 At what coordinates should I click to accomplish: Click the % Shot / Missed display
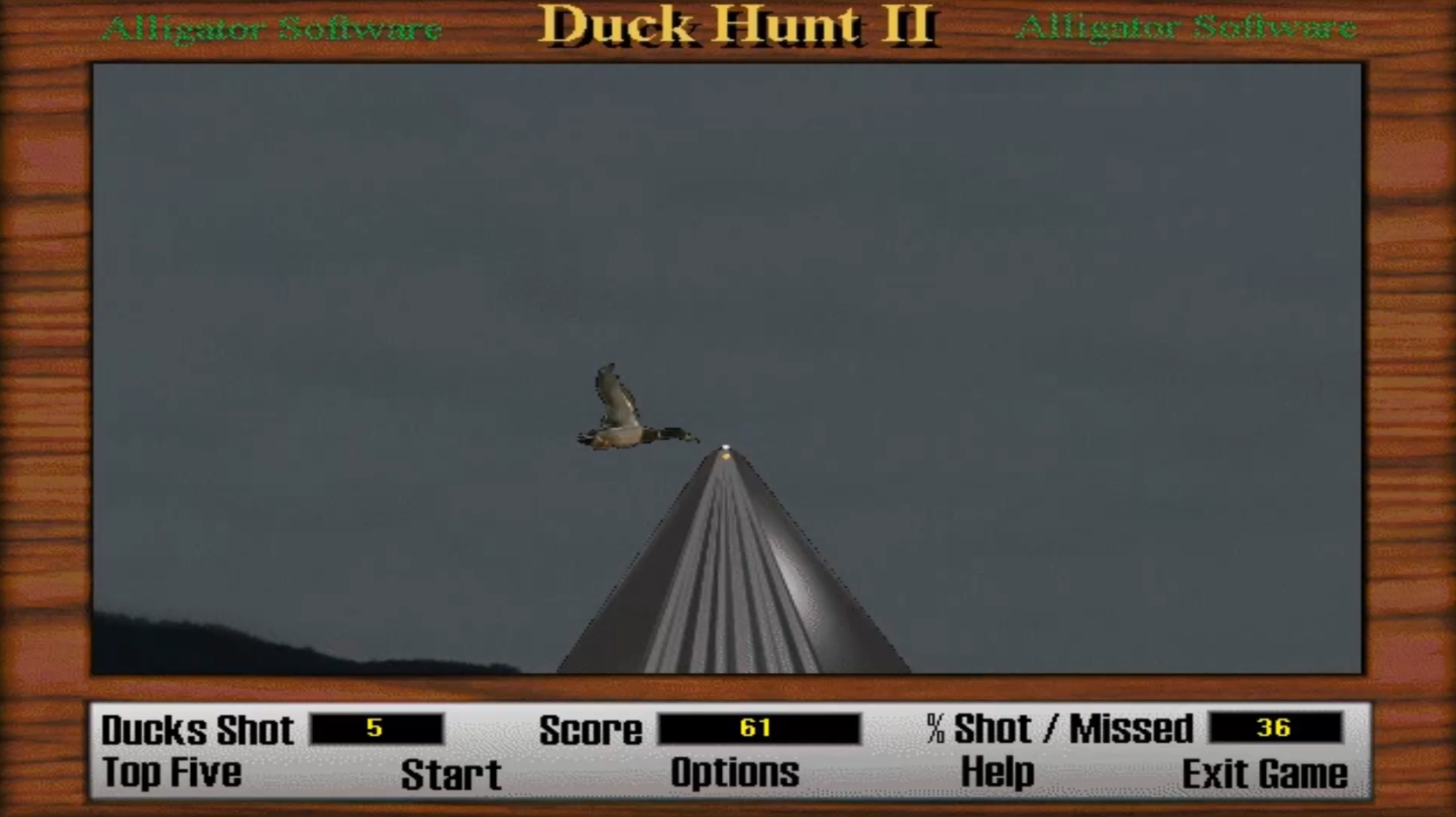[x=1276, y=728]
